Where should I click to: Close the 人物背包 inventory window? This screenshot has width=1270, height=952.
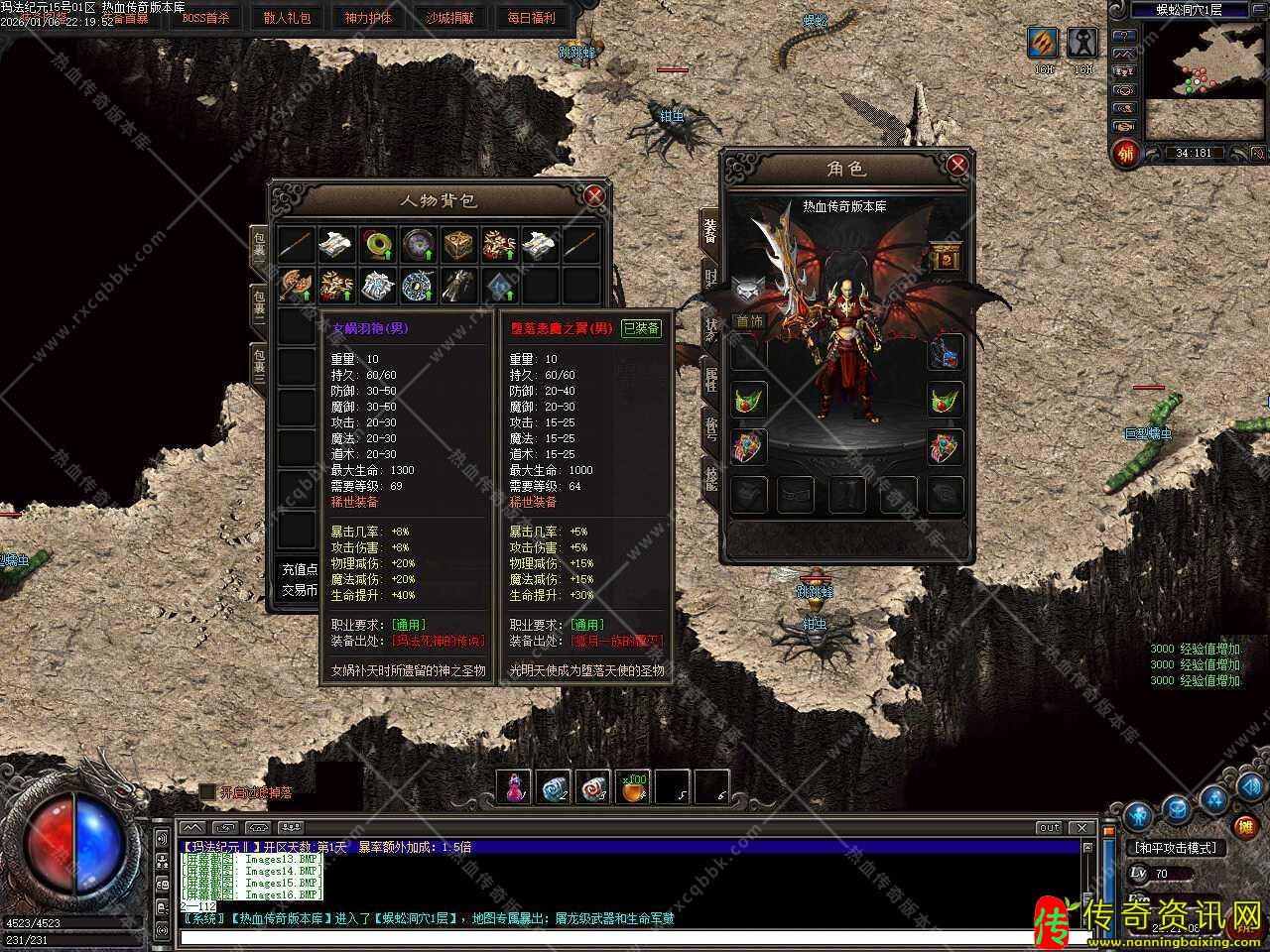594,195
